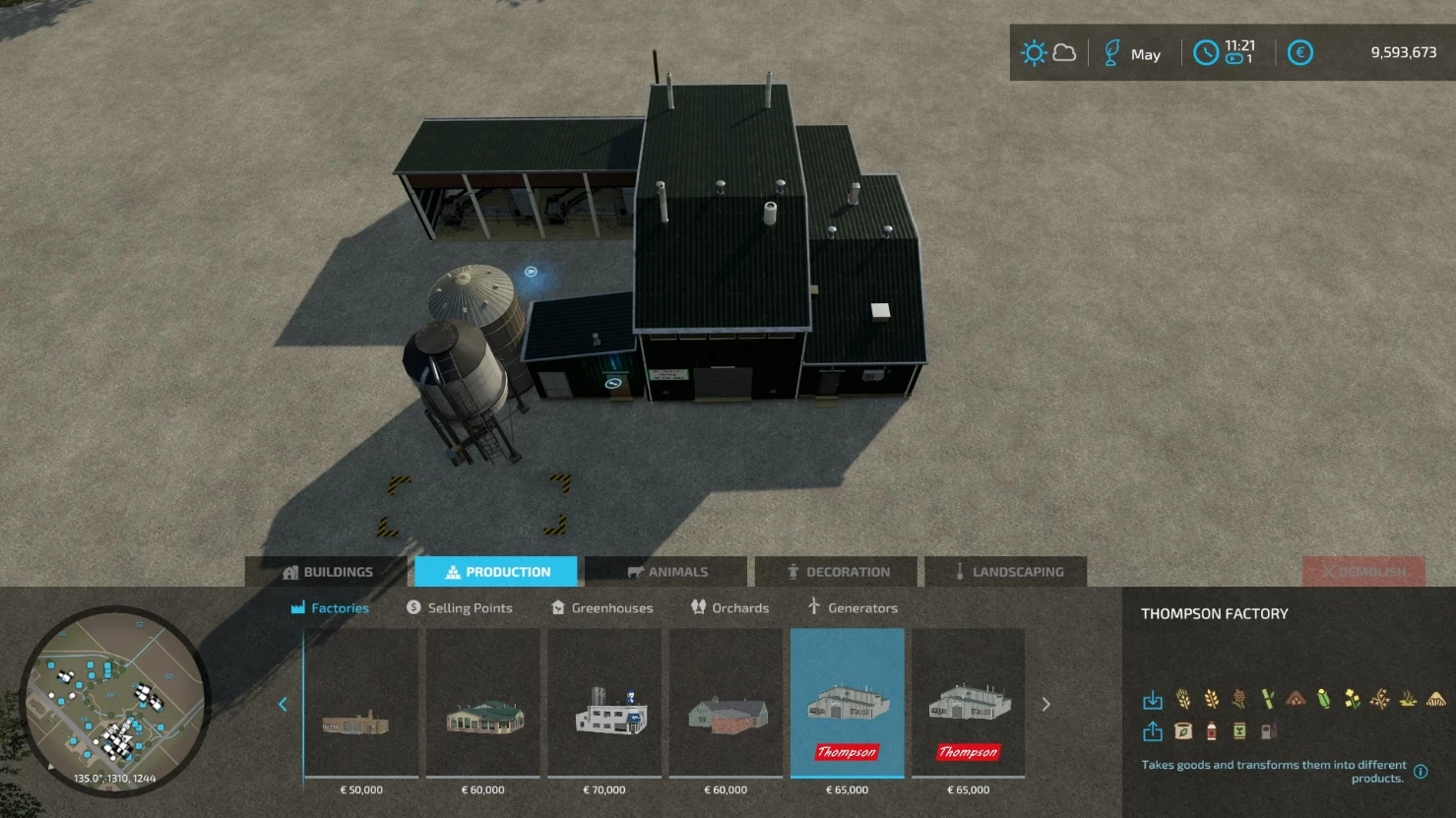Choose the Selling Points subcategory
Image resolution: width=1456 pixels, height=818 pixels.
click(x=460, y=608)
